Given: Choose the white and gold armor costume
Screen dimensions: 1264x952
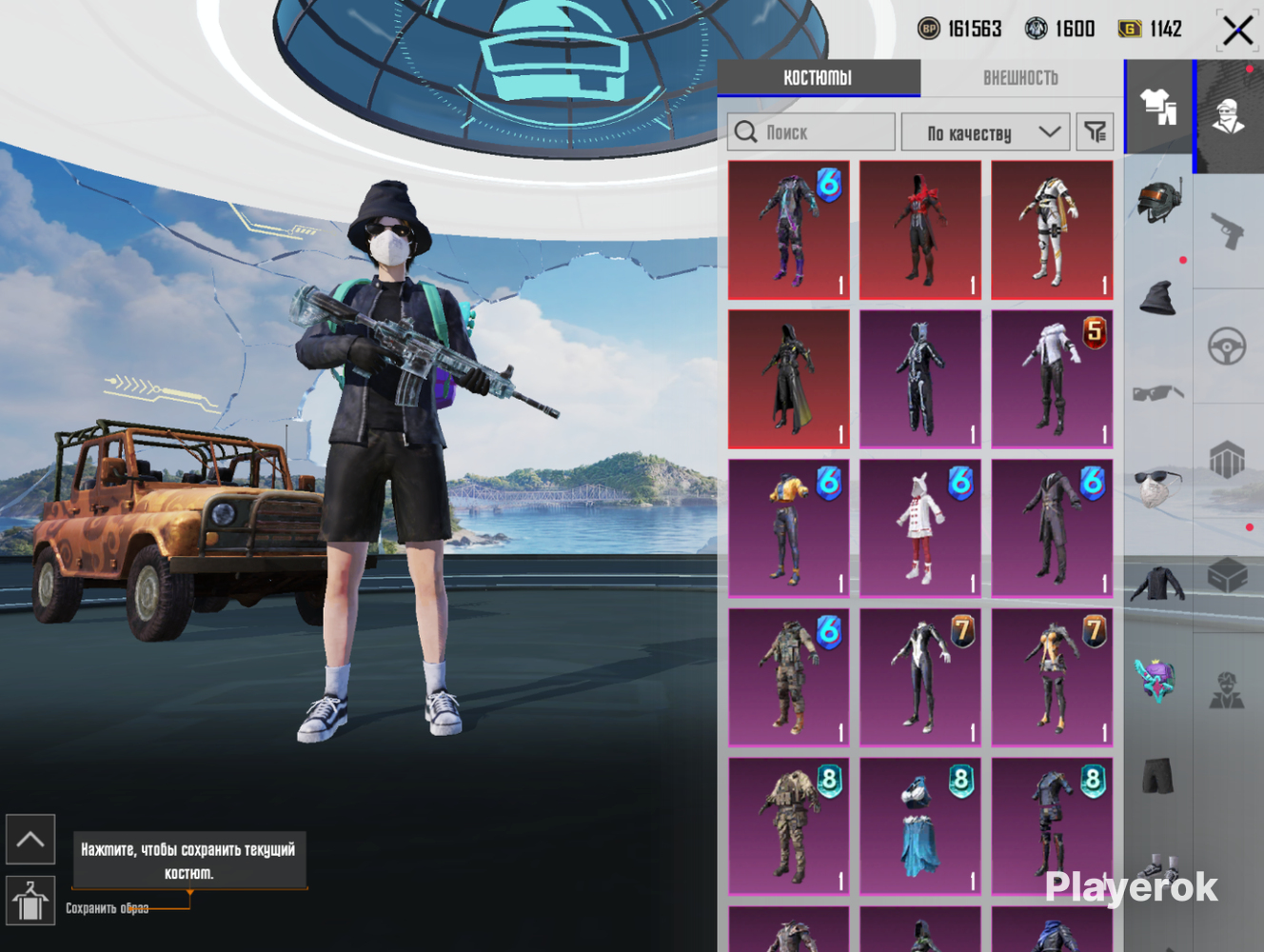Looking at the screenshot, I should (x=1052, y=229).
